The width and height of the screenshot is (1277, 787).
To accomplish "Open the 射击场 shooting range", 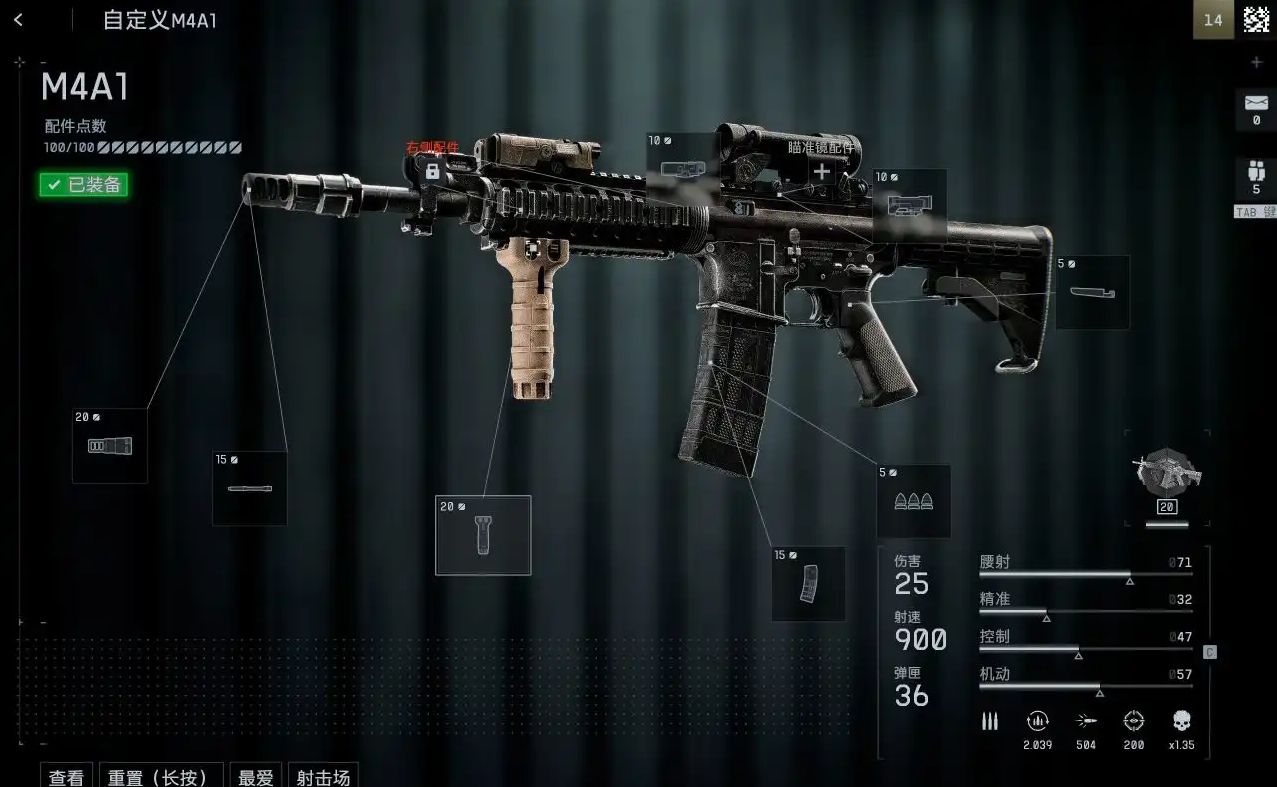I will pos(323,776).
